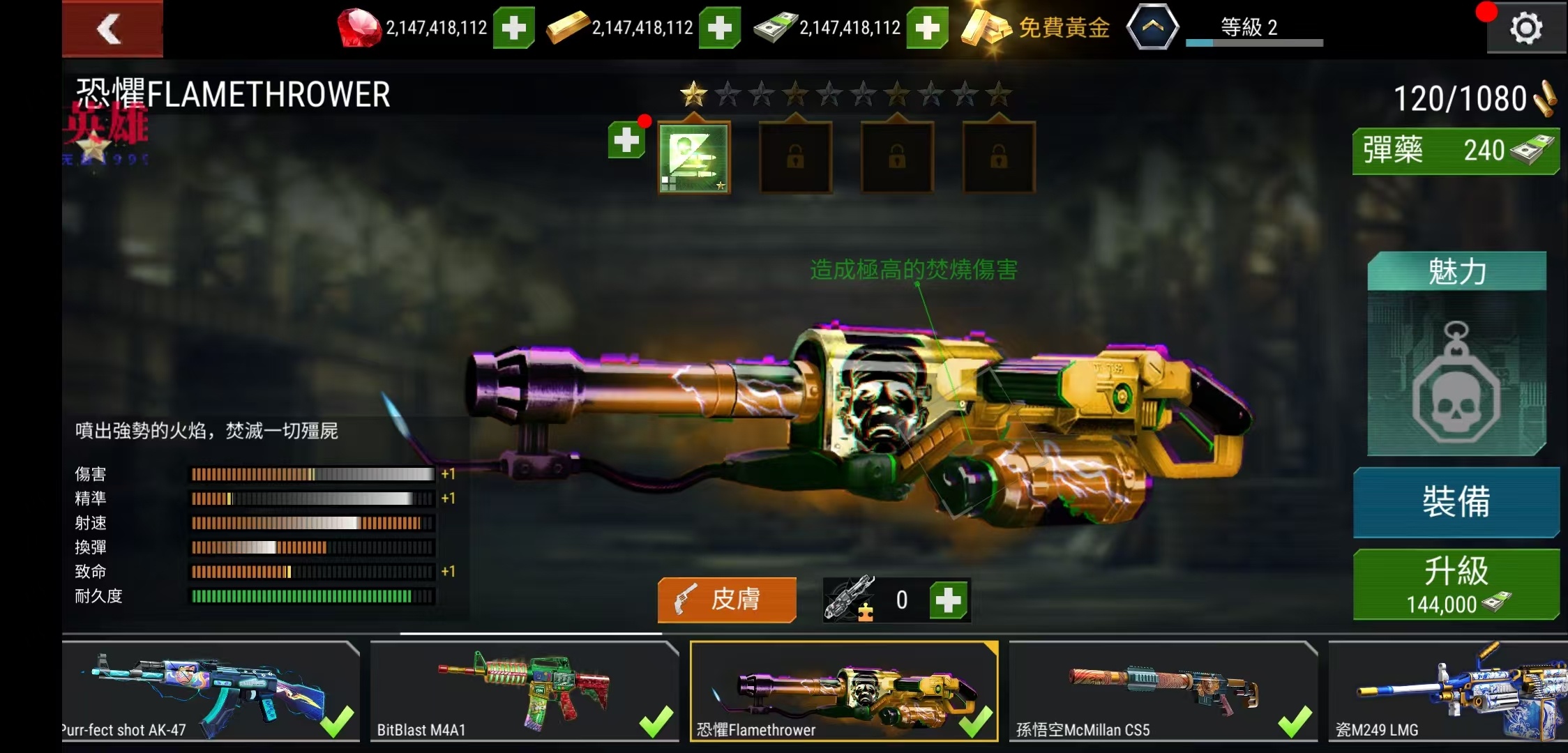Pick the McMillan CS5 sniper rifle
The image size is (1568, 753).
click(x=1163, y=690)
